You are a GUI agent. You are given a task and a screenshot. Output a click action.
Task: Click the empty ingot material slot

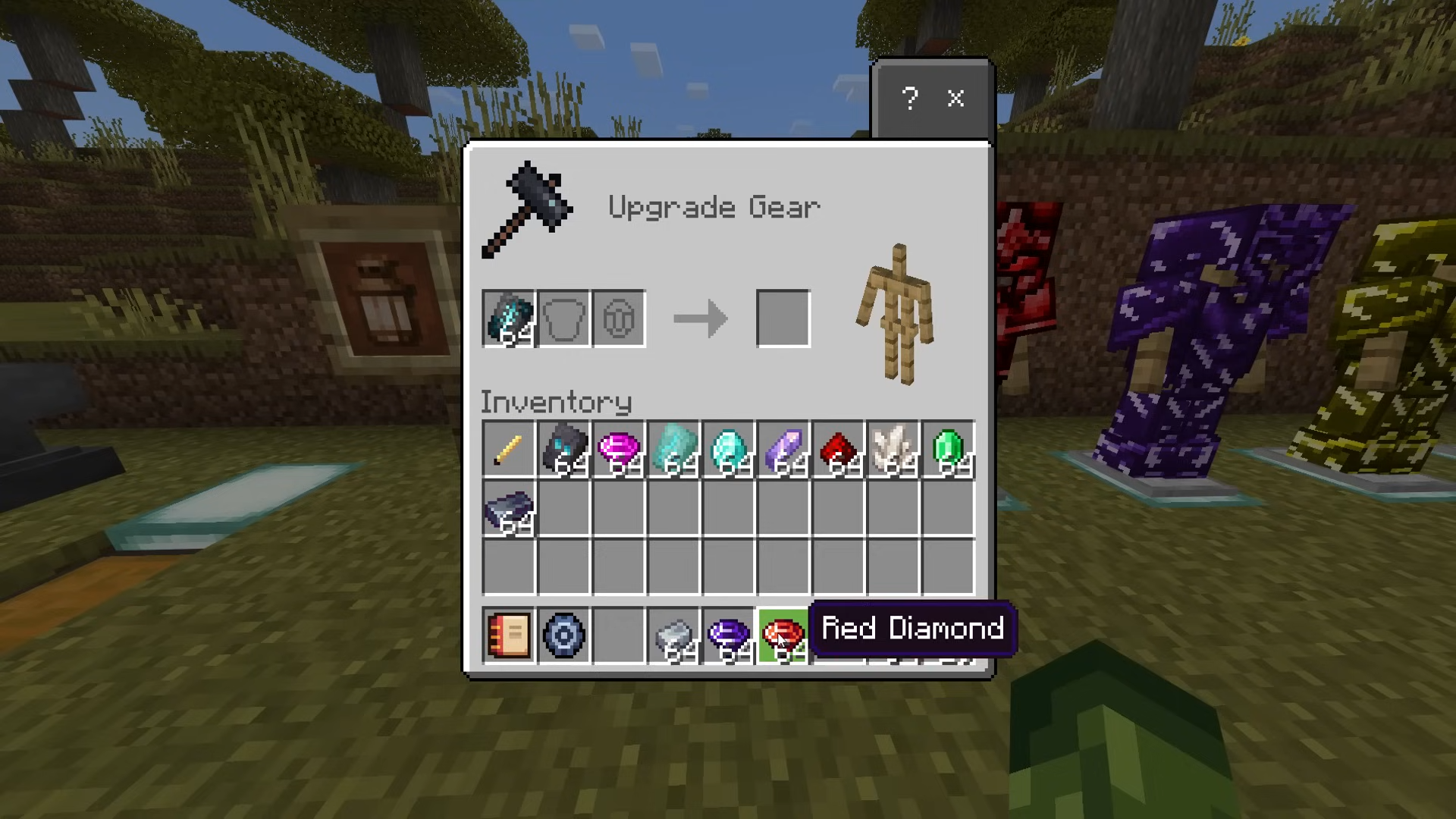point(619,319)
